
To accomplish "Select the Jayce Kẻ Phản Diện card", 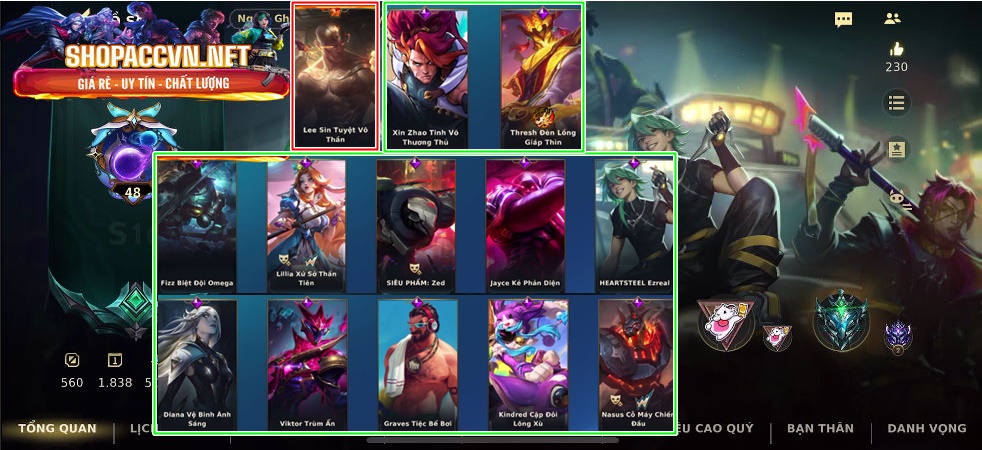I will (525, 225).
